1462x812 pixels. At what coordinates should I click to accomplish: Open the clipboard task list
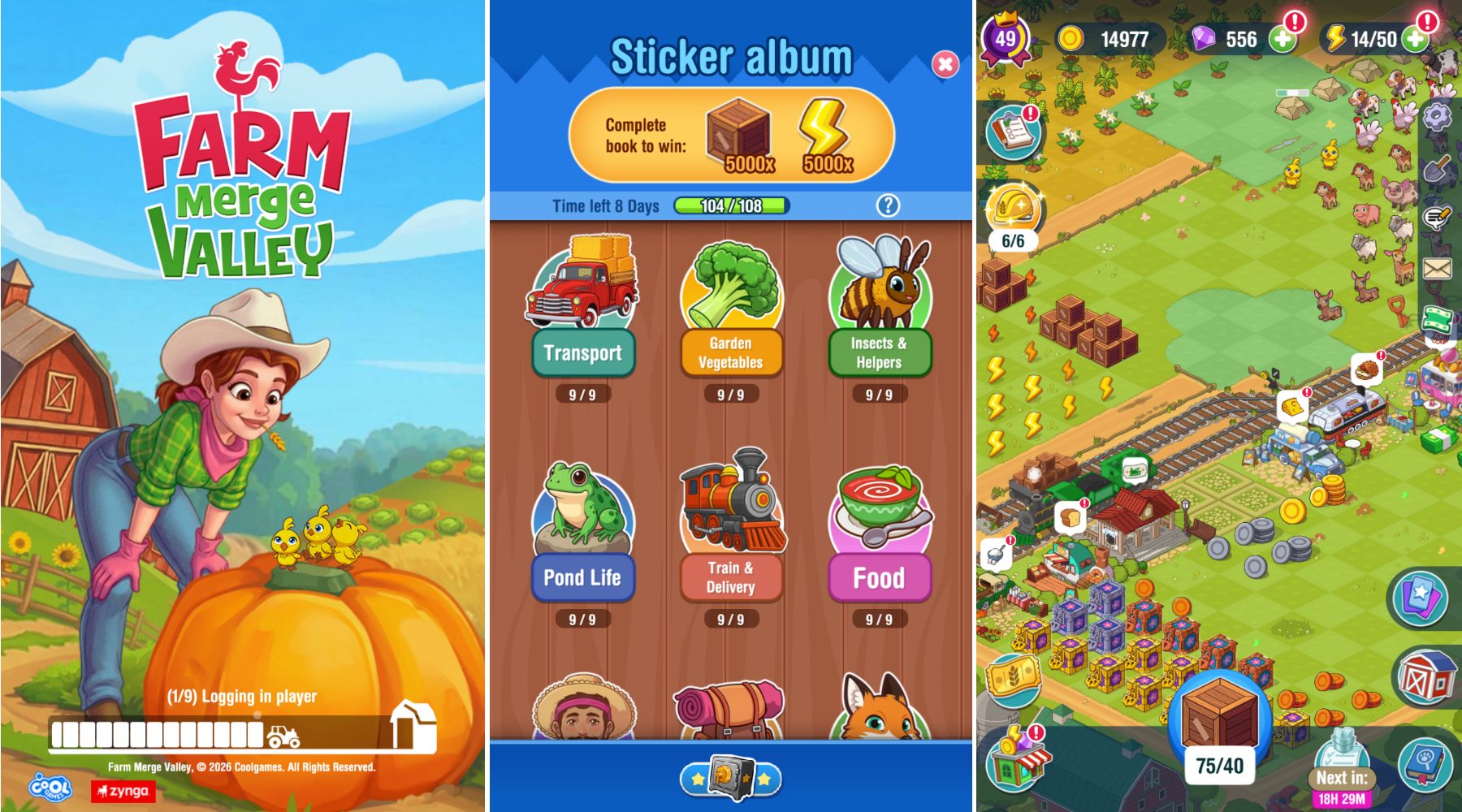(1014, 132)
